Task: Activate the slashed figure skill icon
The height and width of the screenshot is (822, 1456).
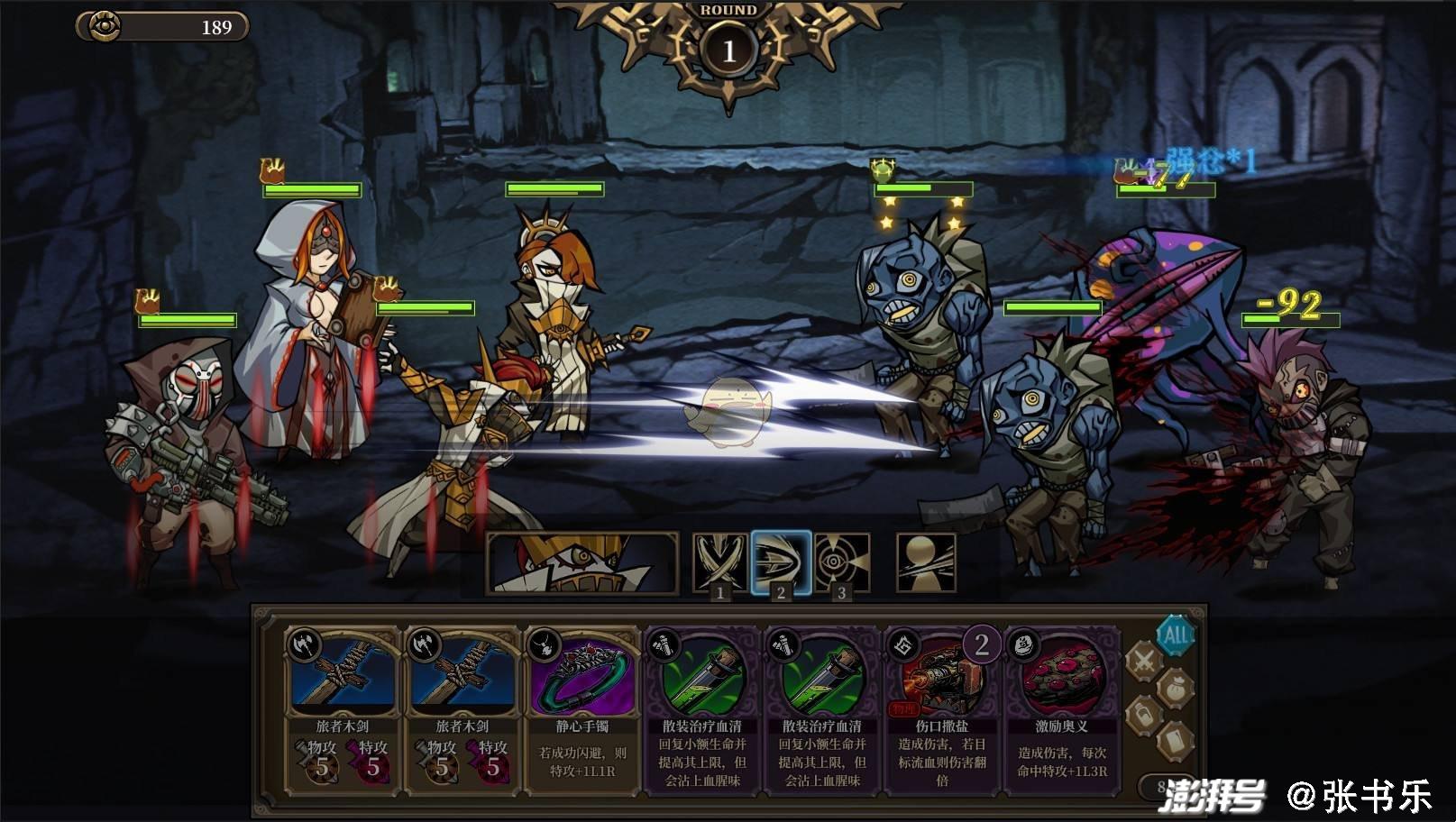Action: (x=926, y=562)
